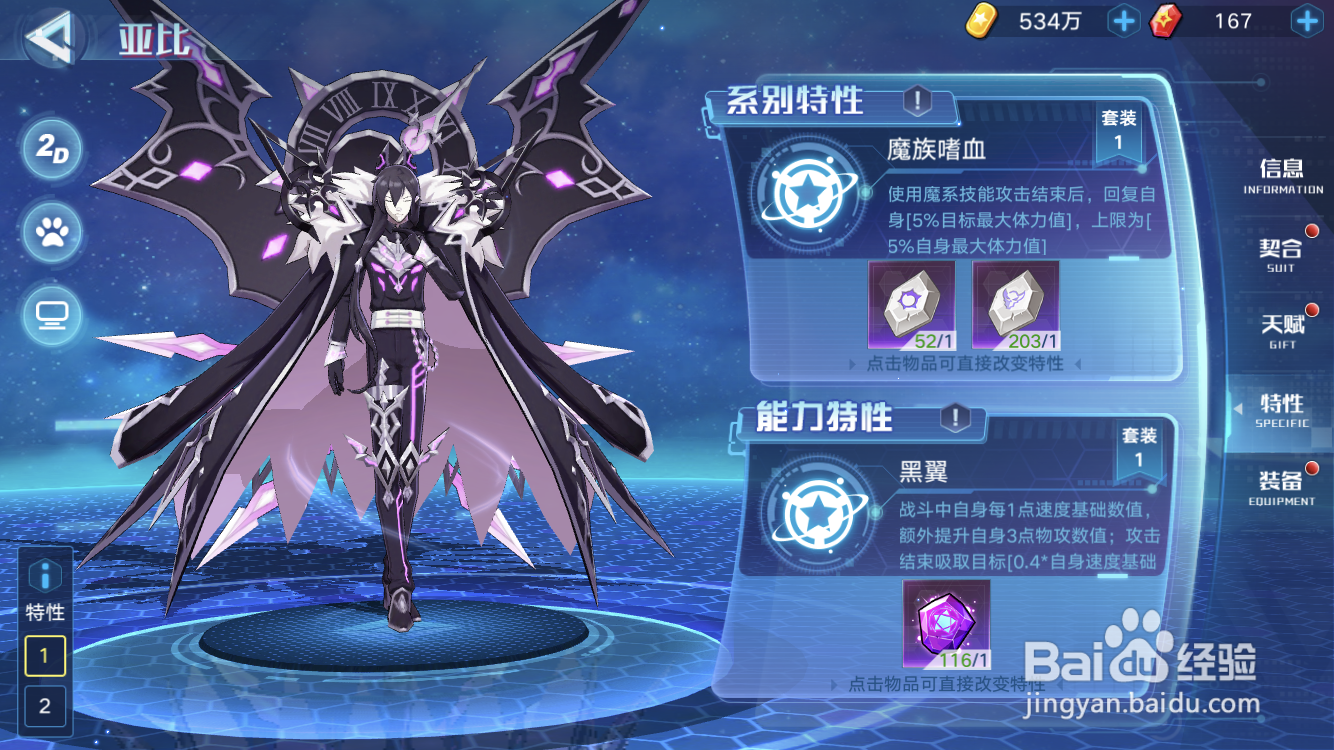Select trait preset 1 in bottom-left panel

tap(44, 657)
